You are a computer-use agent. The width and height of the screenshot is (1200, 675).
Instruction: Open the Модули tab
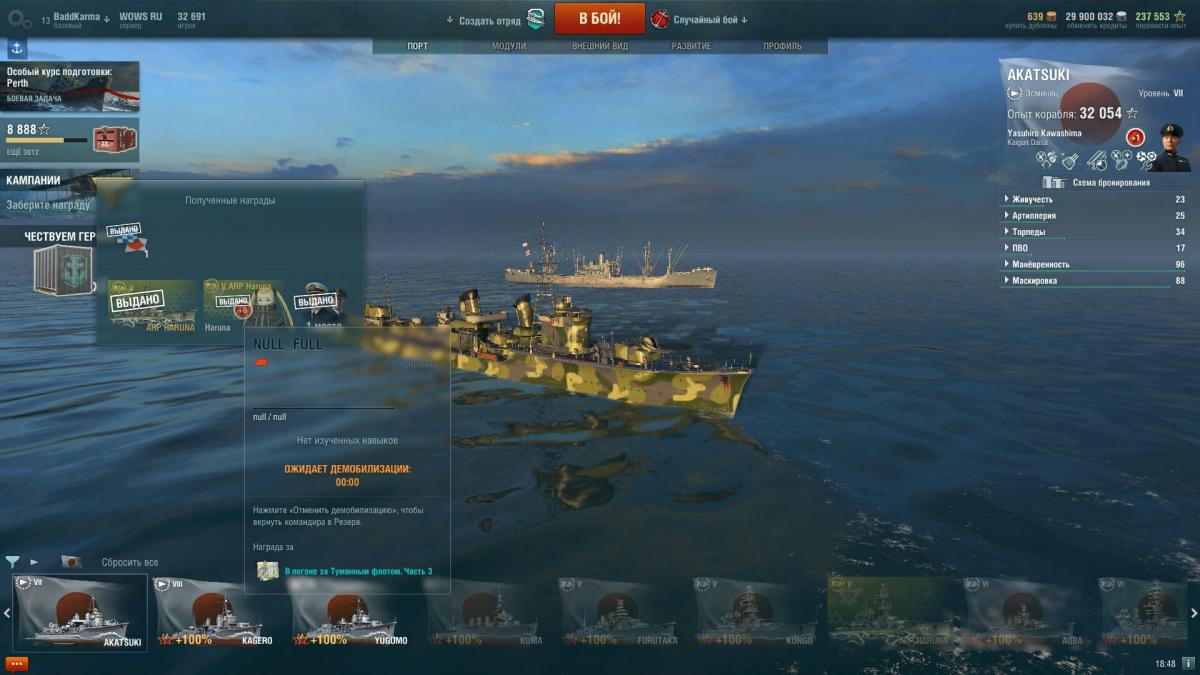509,46
